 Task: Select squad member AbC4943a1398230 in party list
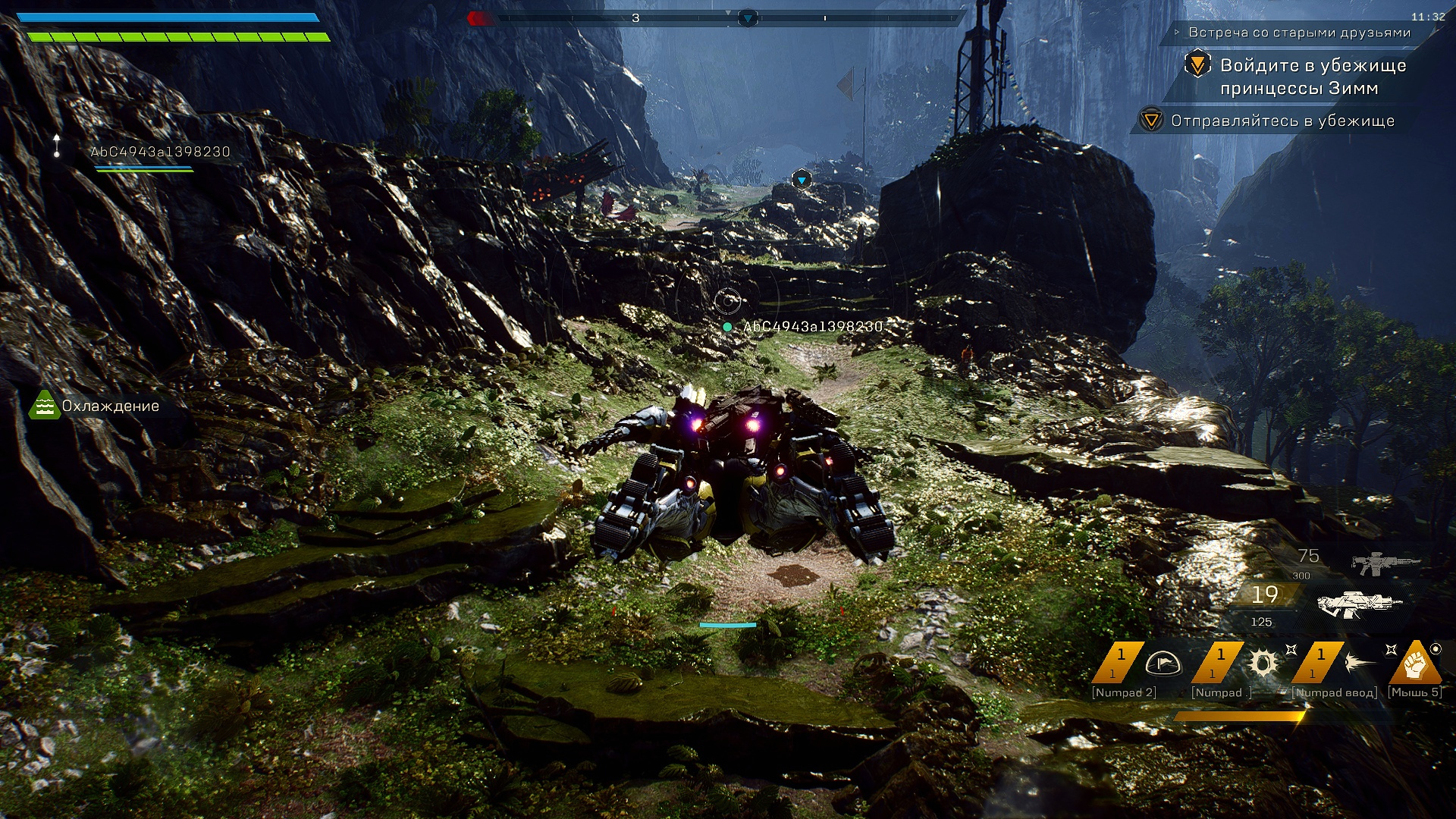coord(160,152)
